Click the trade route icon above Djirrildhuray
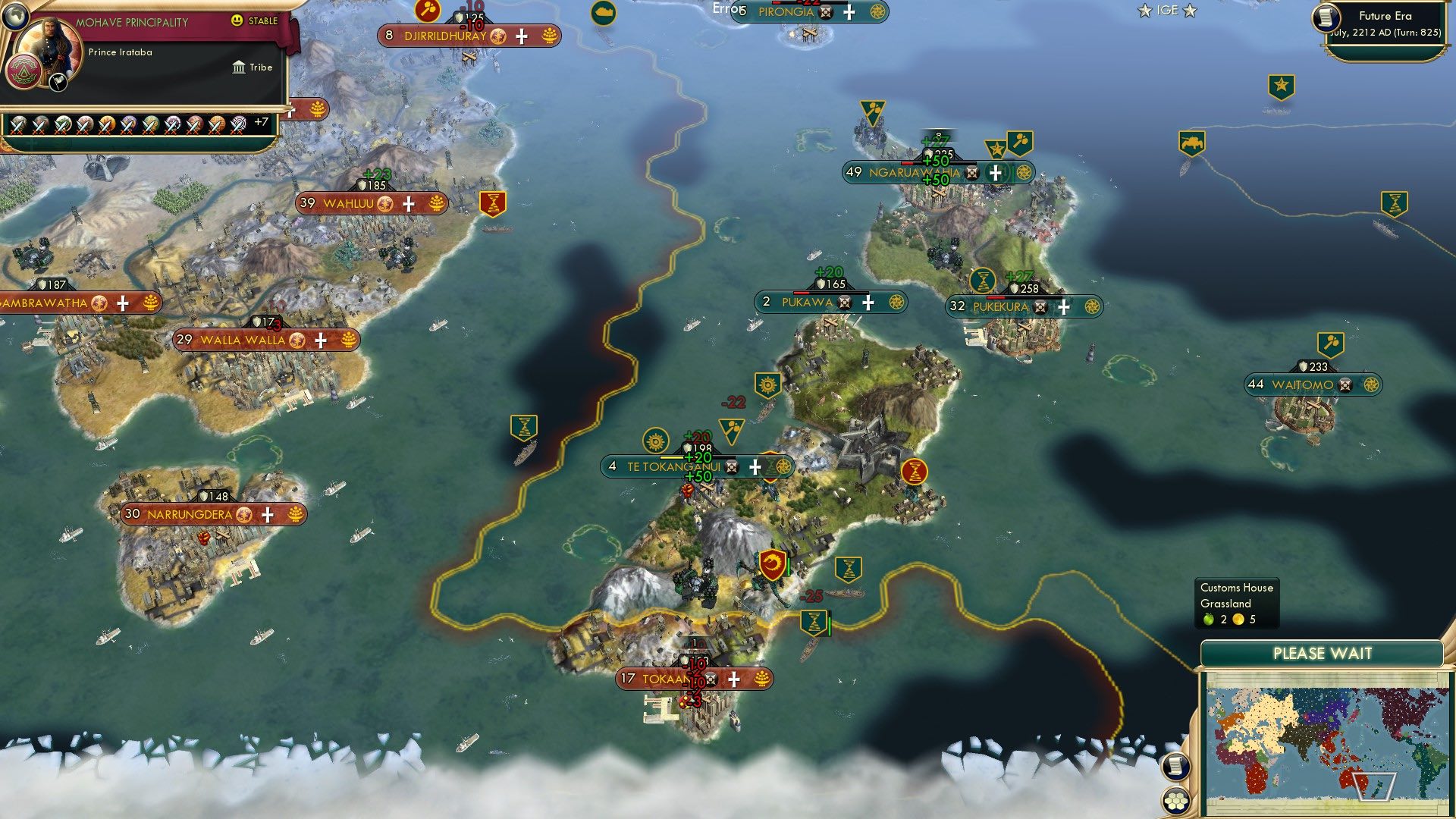The height and width of the screenshot is (819, 1456). 426,12
